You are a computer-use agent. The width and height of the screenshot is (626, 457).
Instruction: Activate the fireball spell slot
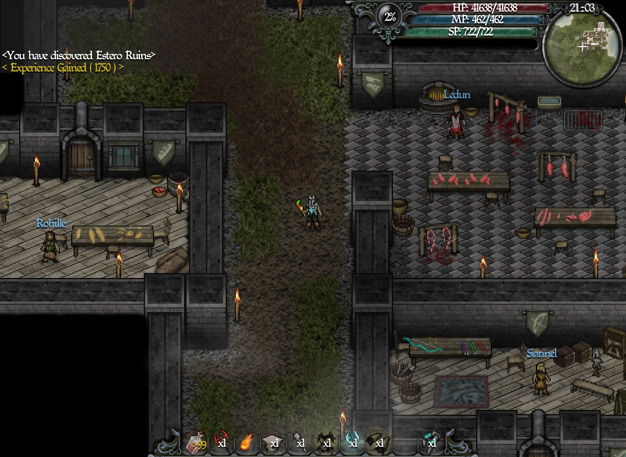pos(245,441)
